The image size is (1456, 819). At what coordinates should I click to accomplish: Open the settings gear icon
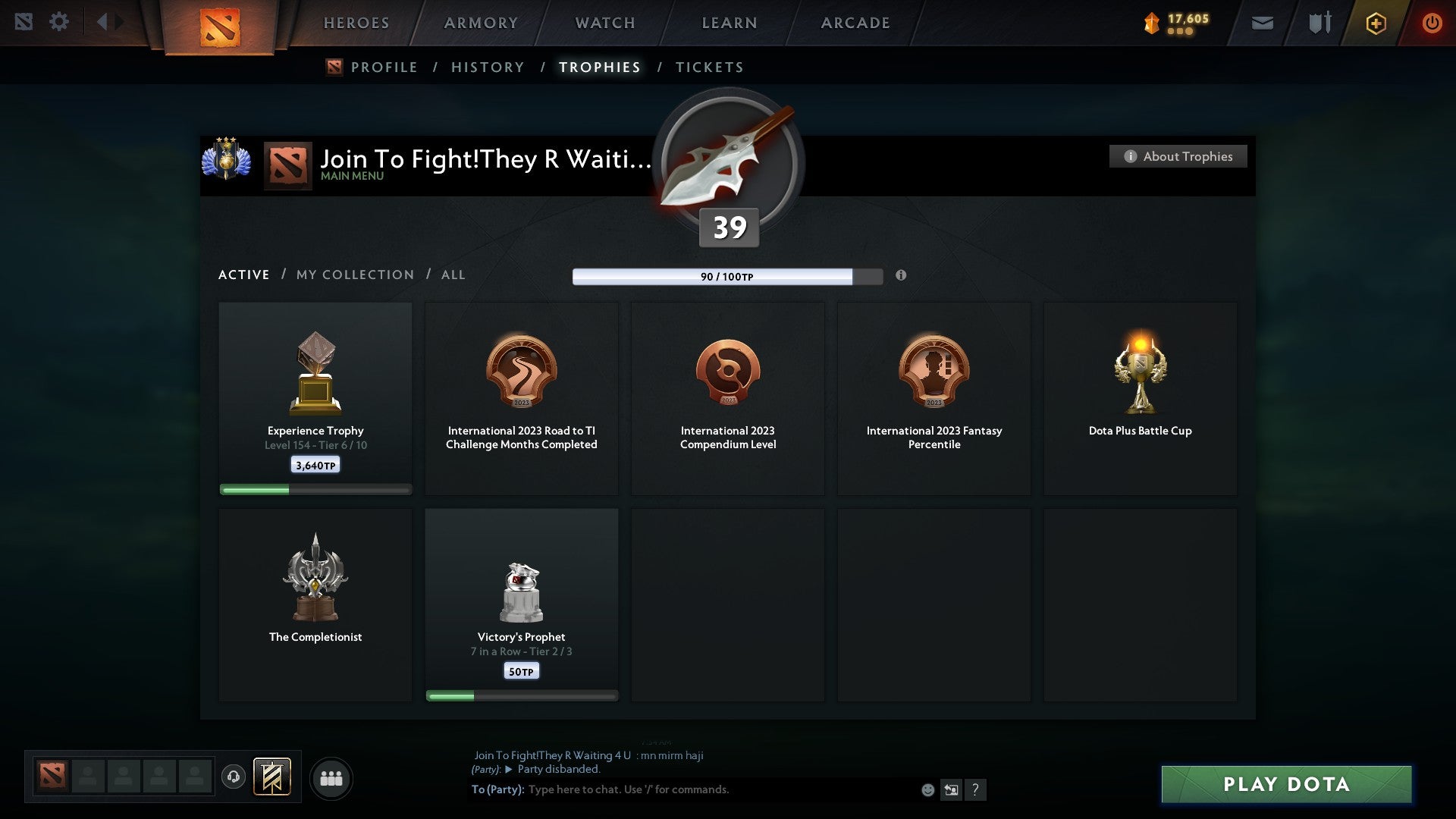59,21
